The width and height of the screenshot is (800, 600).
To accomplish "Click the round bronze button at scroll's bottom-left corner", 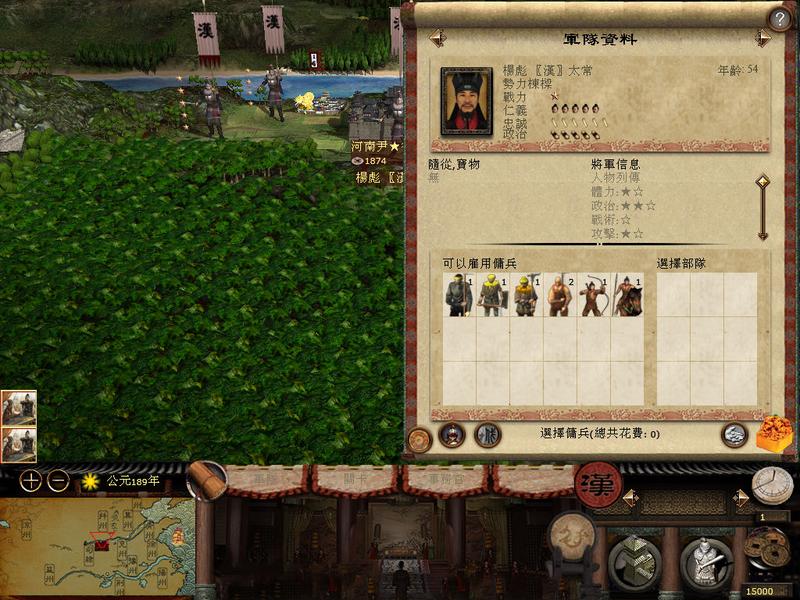I will pyautogui.click(x=420, y=439).
